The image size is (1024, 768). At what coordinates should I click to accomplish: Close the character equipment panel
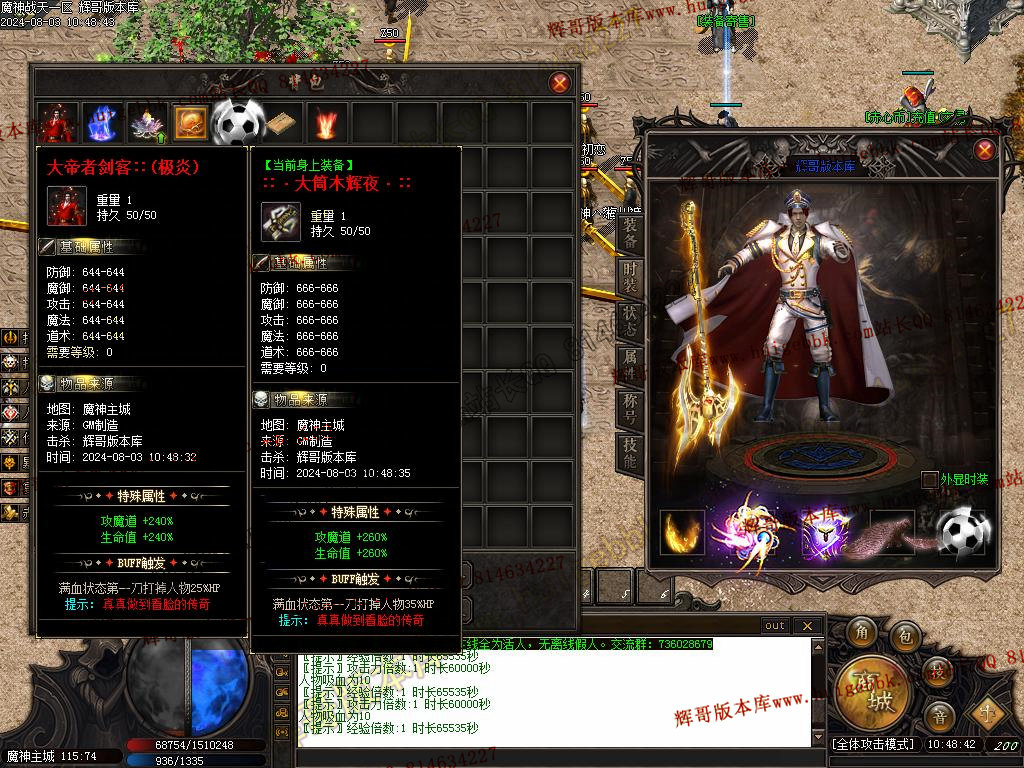click(985, 151)
